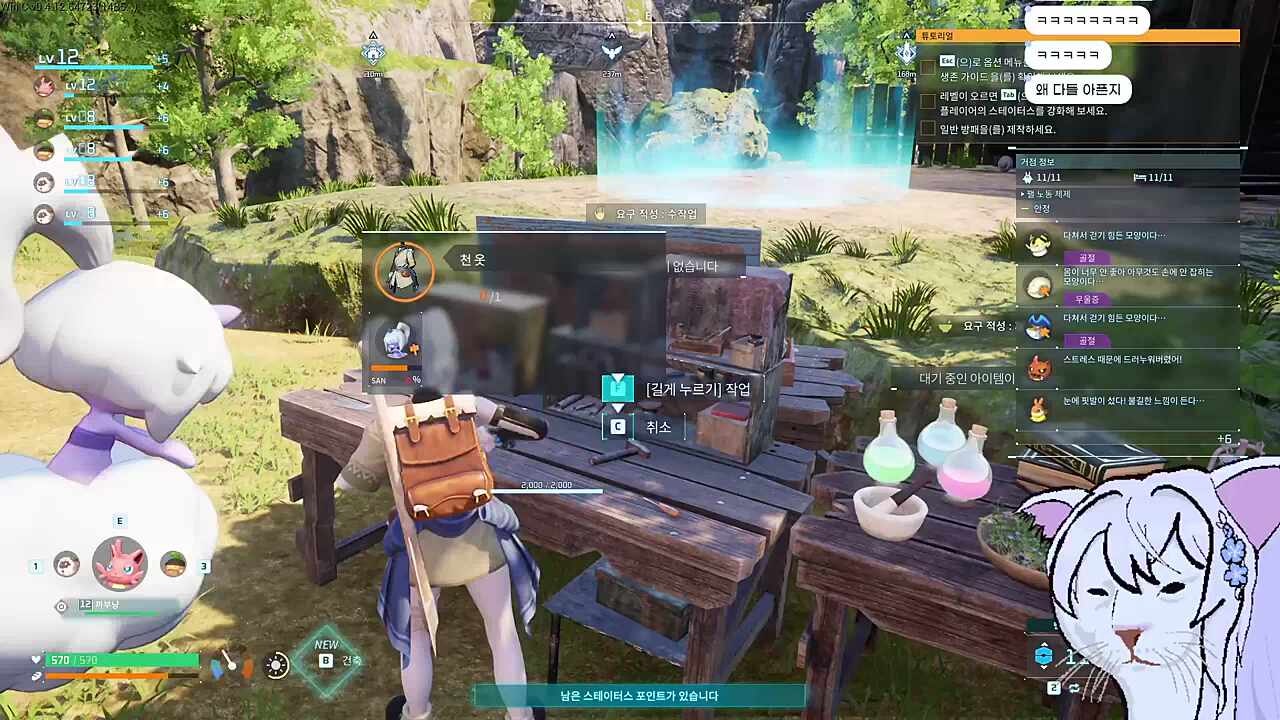This screenshot has height=720, width=1280.
Task: Tick the Tab level-up stats tutorial checkbox
Action: coord(928,100)
